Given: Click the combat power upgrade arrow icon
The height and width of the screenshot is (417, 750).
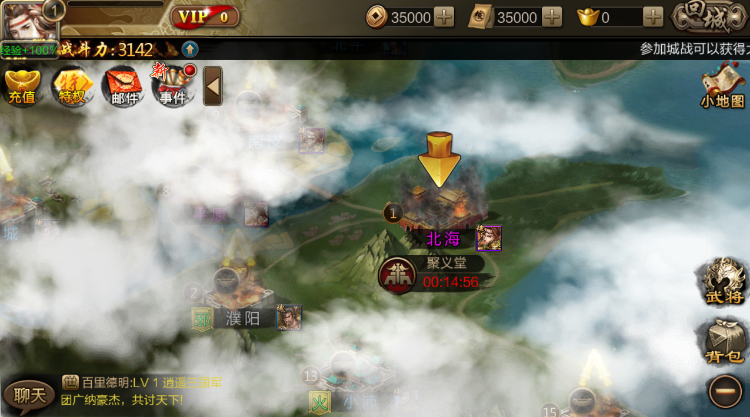Looking at the screenshot, I should (189, 49).
